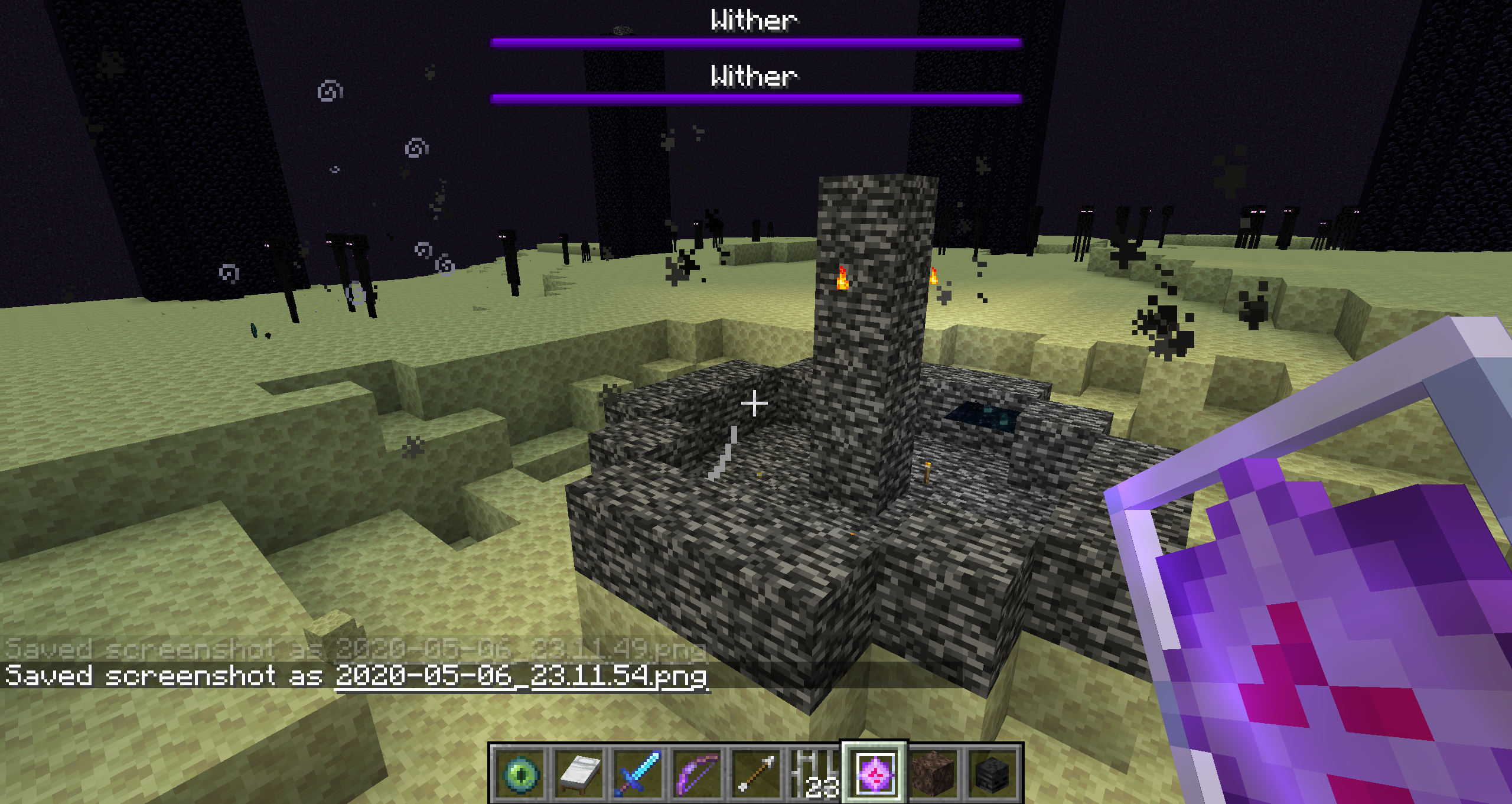This screenshot has width=1512, height=804.
Task: Select the wither skeleton skull slot
Action: click(993, 773)
